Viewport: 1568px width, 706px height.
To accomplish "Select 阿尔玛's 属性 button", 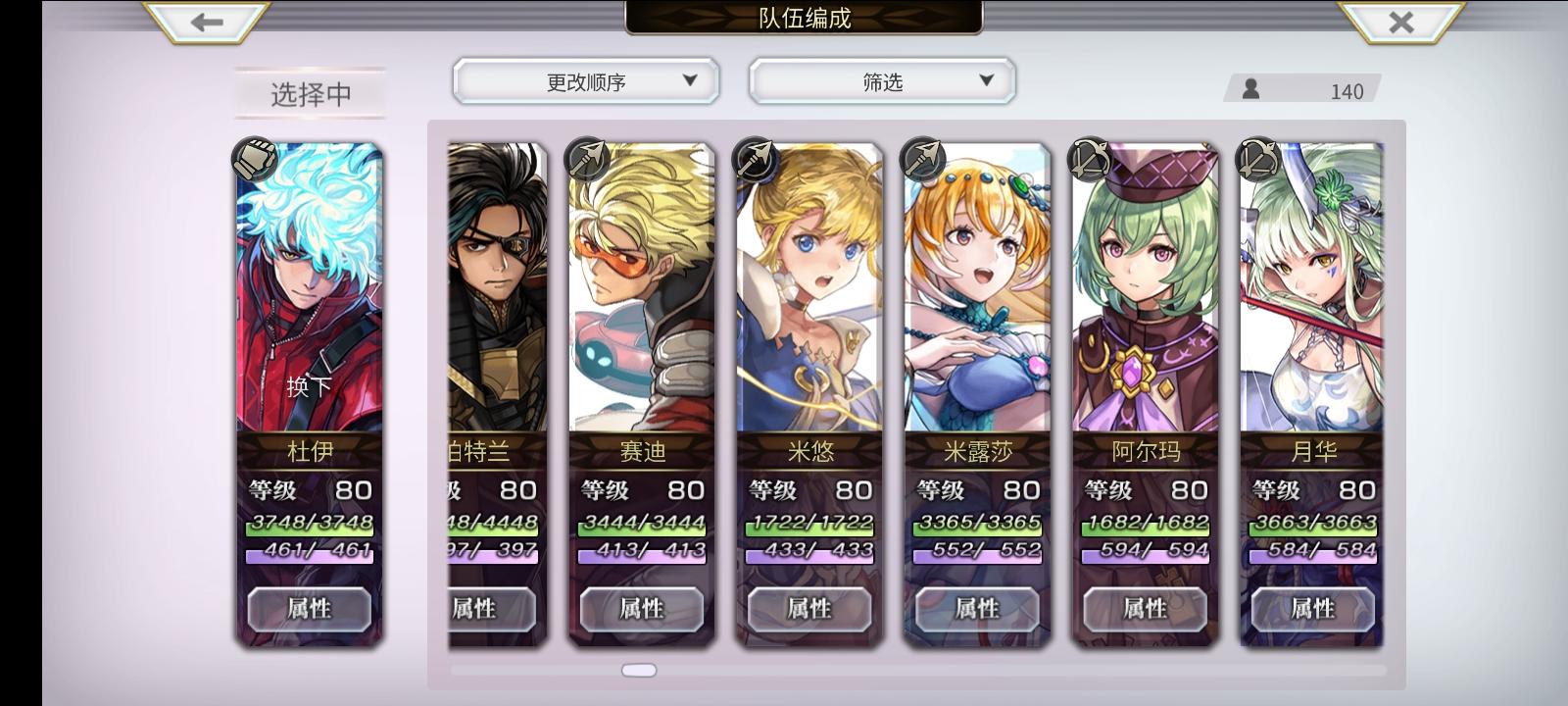I will (x=1143, y=609).
